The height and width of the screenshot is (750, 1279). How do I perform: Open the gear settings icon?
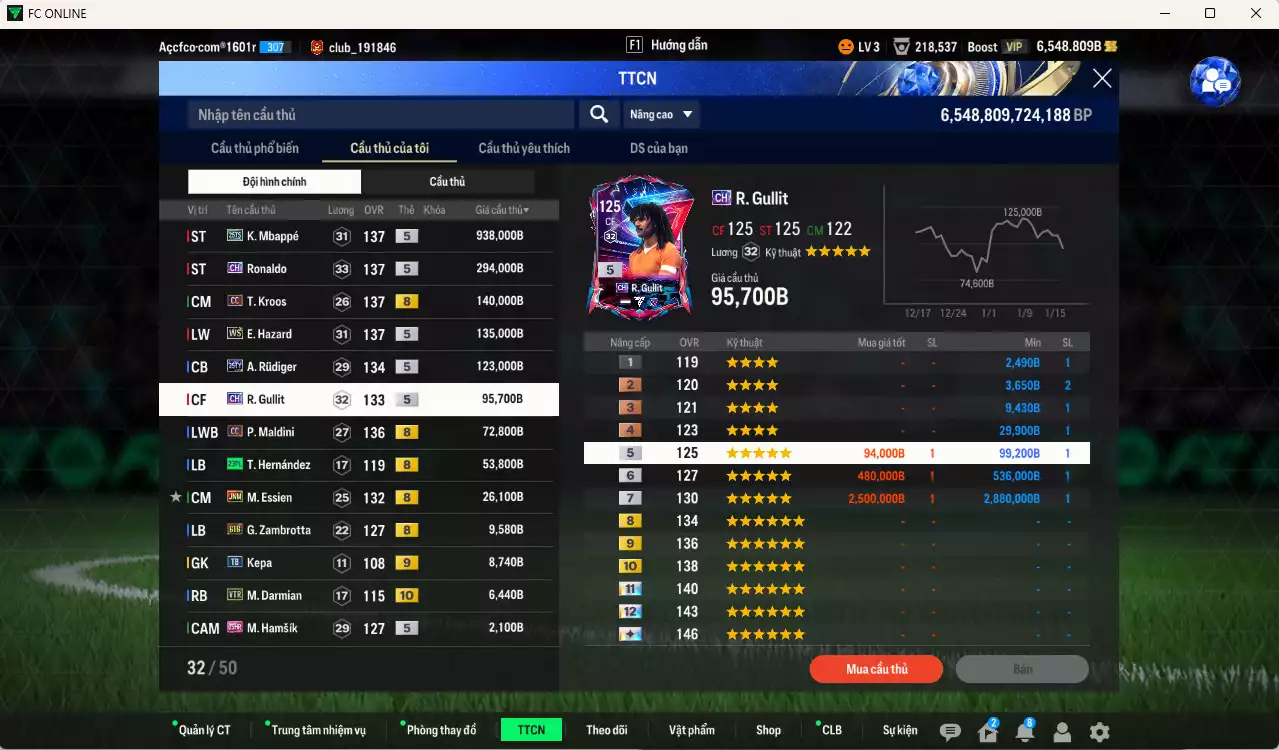coord(1099,732)
